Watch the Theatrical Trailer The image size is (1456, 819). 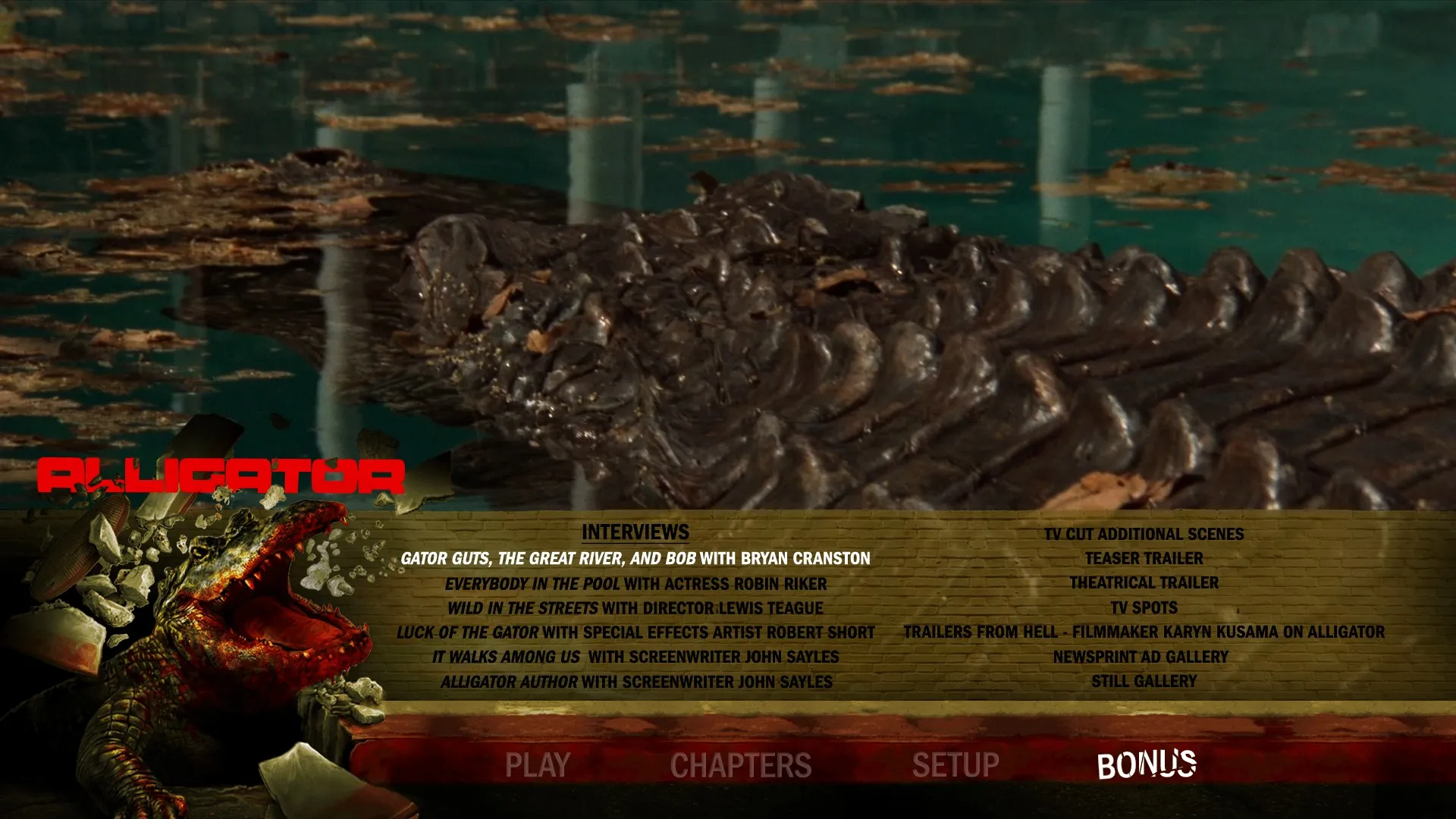point(1144,582)
